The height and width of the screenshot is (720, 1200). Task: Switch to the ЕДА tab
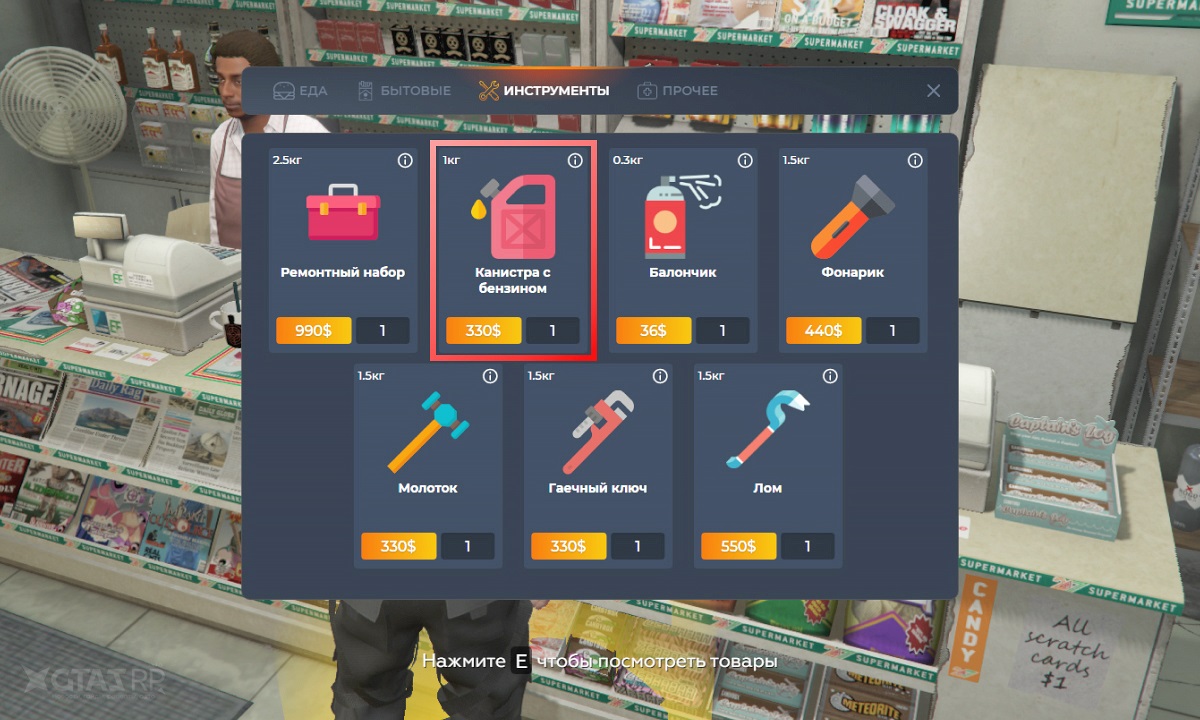300,91
